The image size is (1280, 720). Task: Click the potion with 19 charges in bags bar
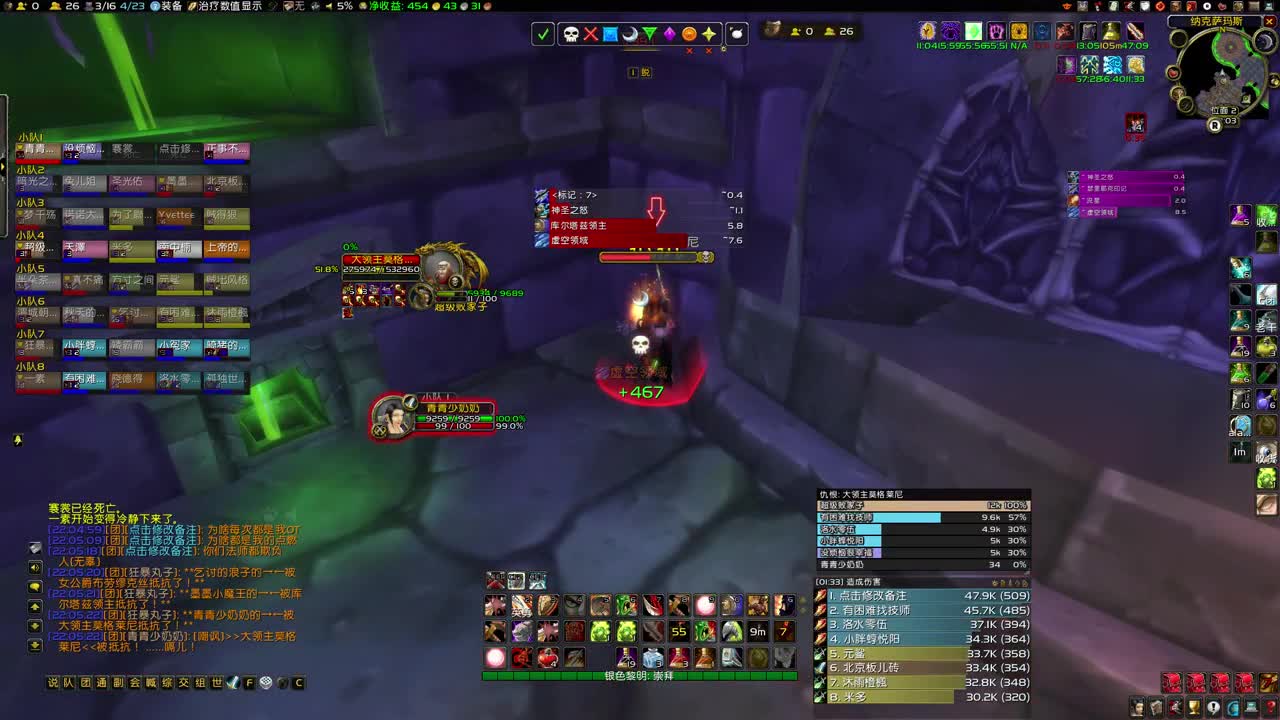tap(626, 656)
